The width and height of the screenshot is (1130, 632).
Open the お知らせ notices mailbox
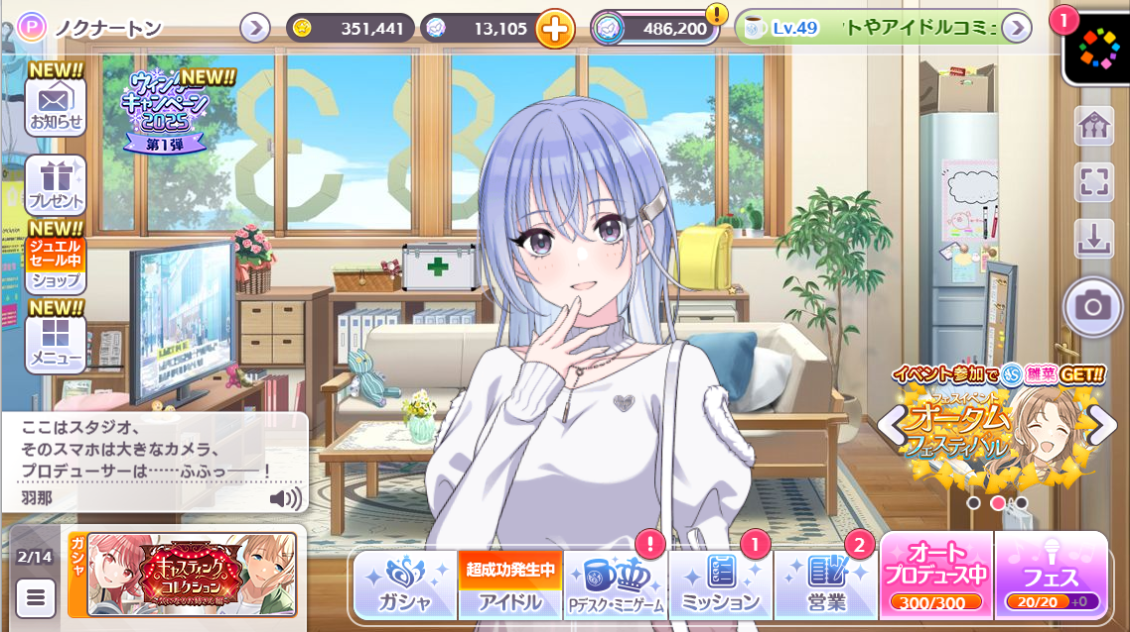pyautogui.click(x=55, y=105)
